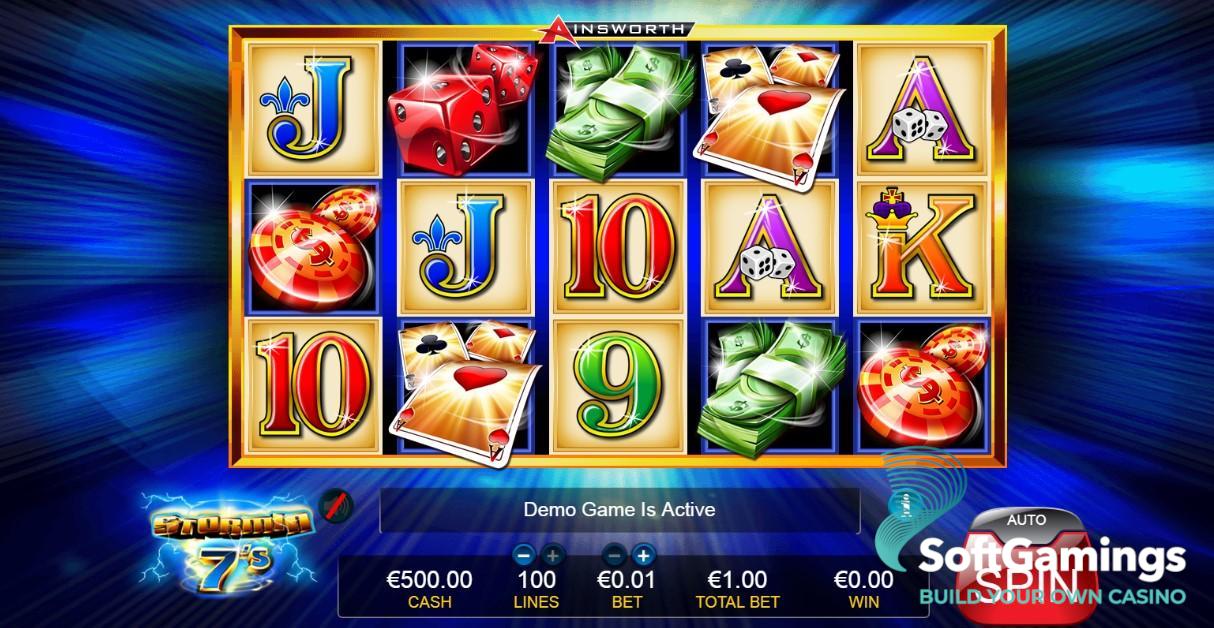Activate AUTO spin mode
1214x628 pixels.
click(1026, 520)
